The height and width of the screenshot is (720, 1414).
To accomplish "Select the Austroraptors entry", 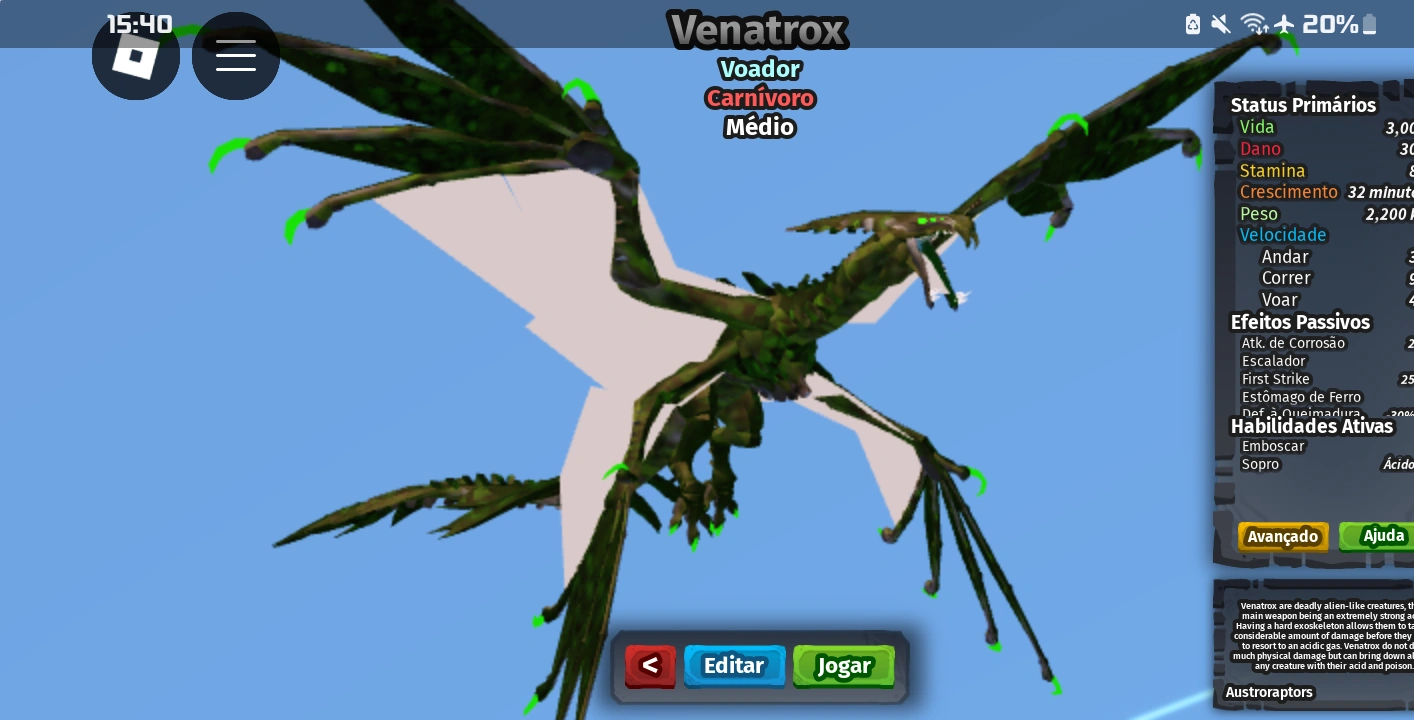I will [x=1269, y=692].
